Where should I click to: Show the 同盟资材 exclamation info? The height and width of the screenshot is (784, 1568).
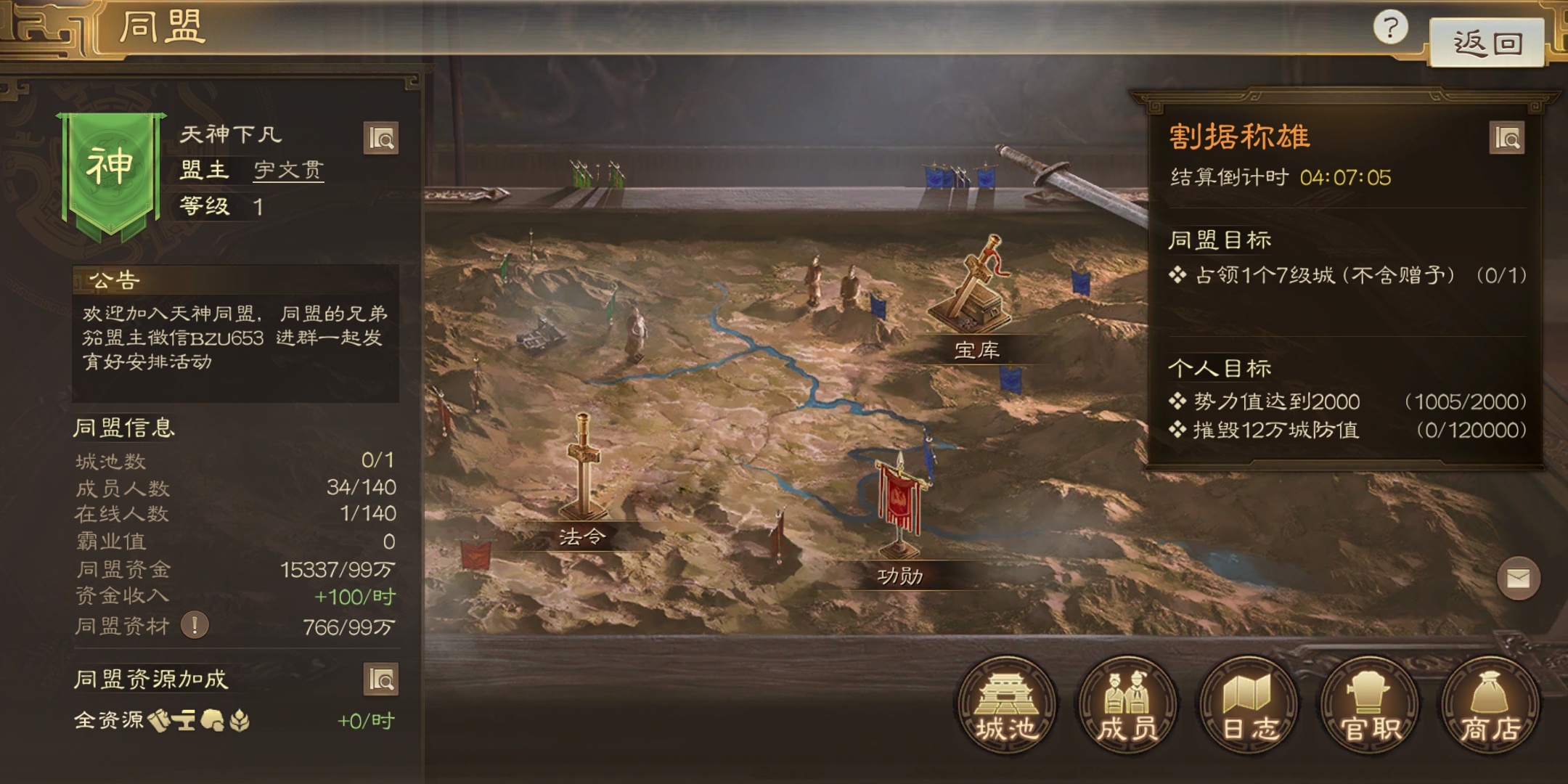click(x=195, y=625)
